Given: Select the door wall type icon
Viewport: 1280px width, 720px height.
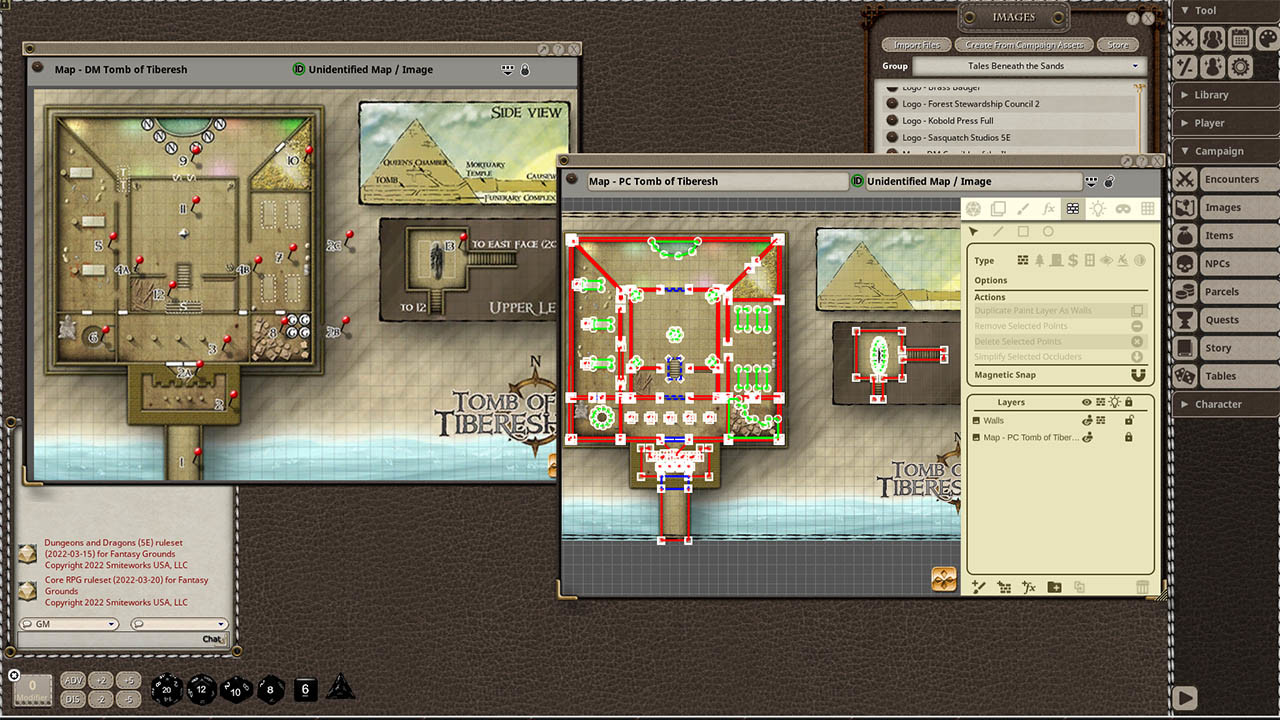Looking at the screenshot, I should coord(1056,261).
